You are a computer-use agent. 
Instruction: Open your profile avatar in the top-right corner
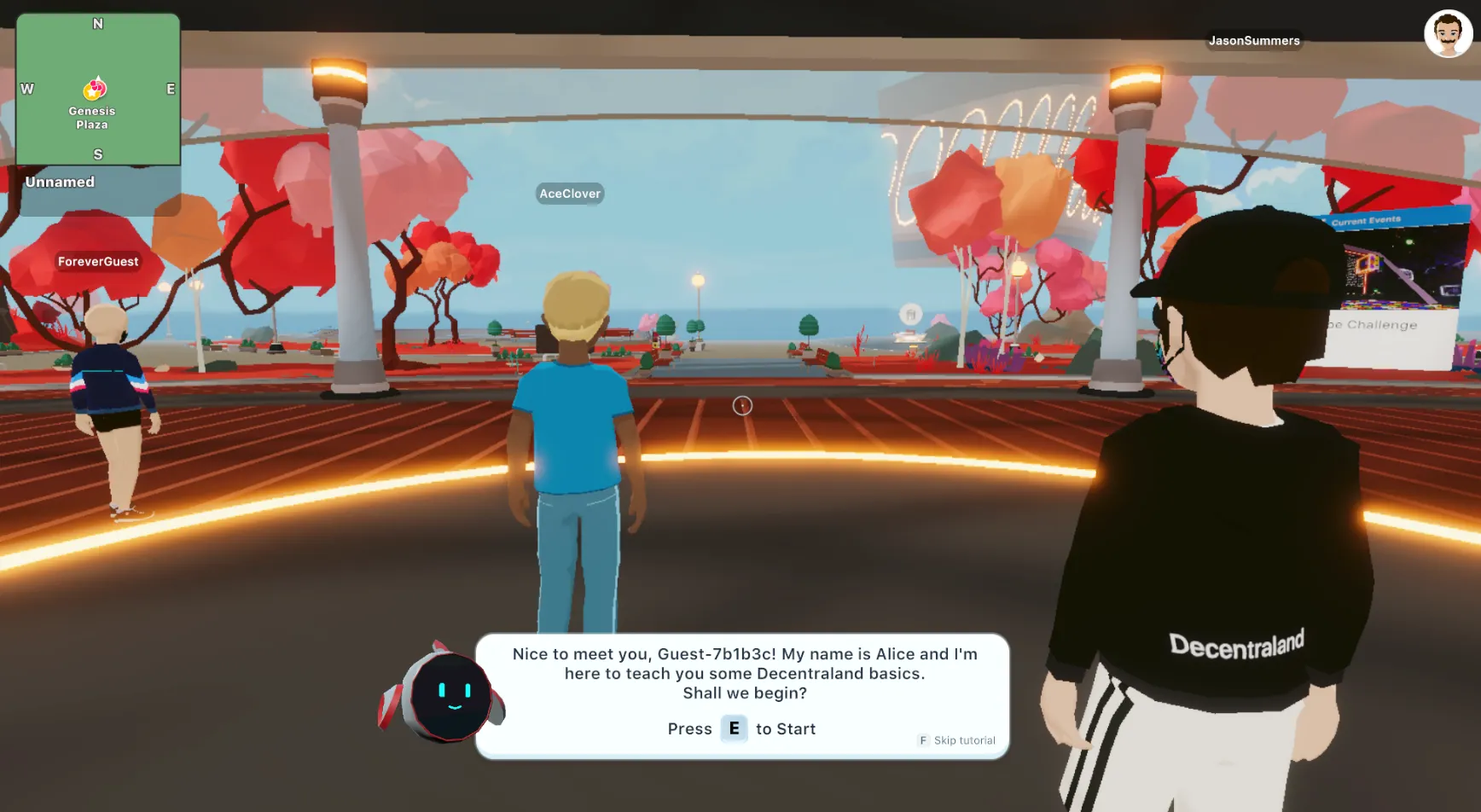1448,32
